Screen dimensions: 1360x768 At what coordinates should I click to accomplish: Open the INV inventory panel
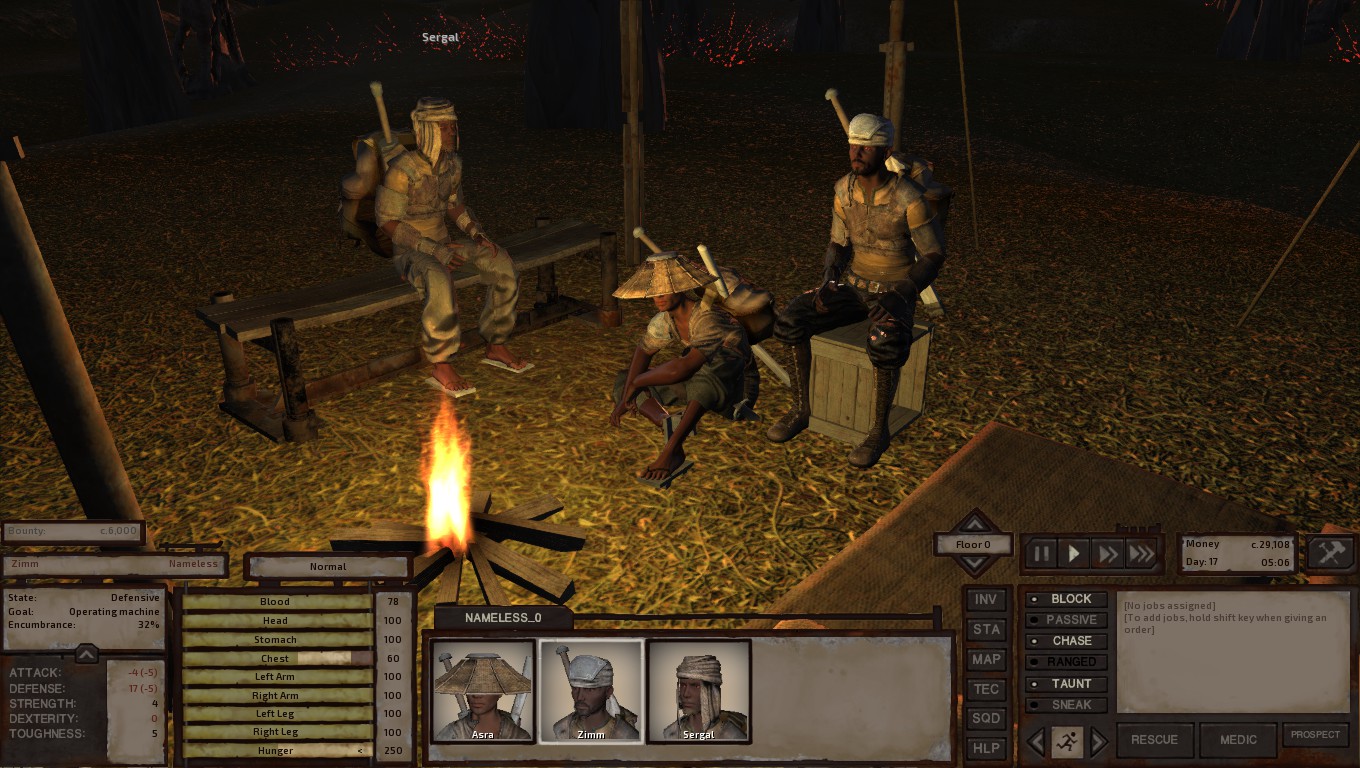[986, 600]
